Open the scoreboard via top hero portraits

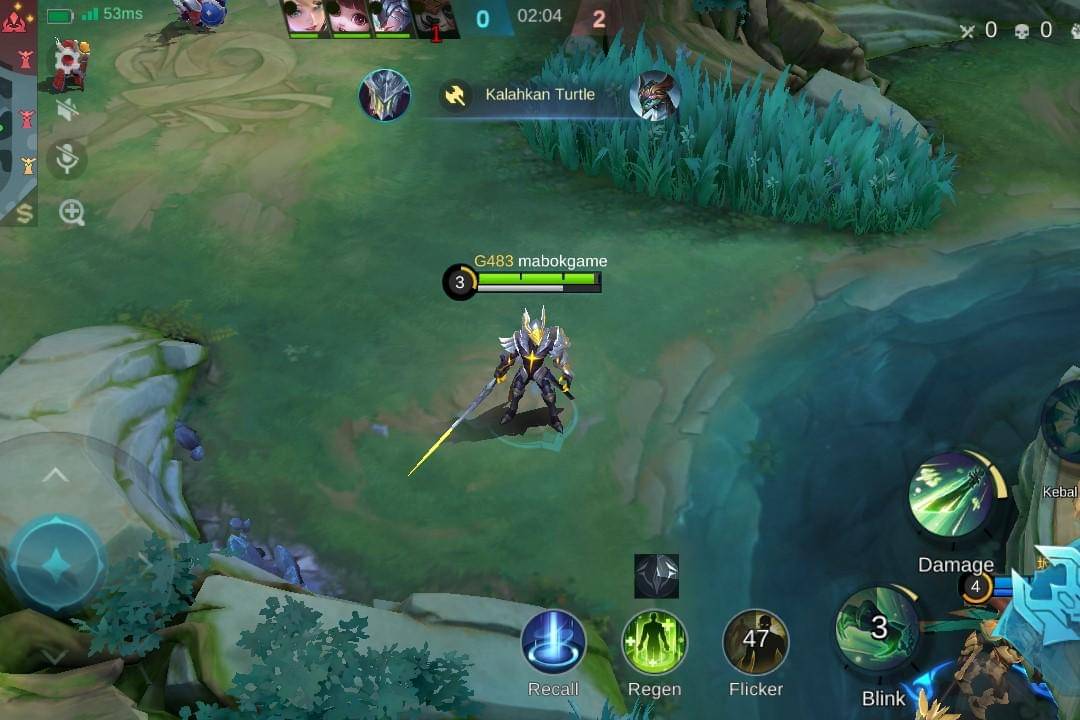pos(371,19)
